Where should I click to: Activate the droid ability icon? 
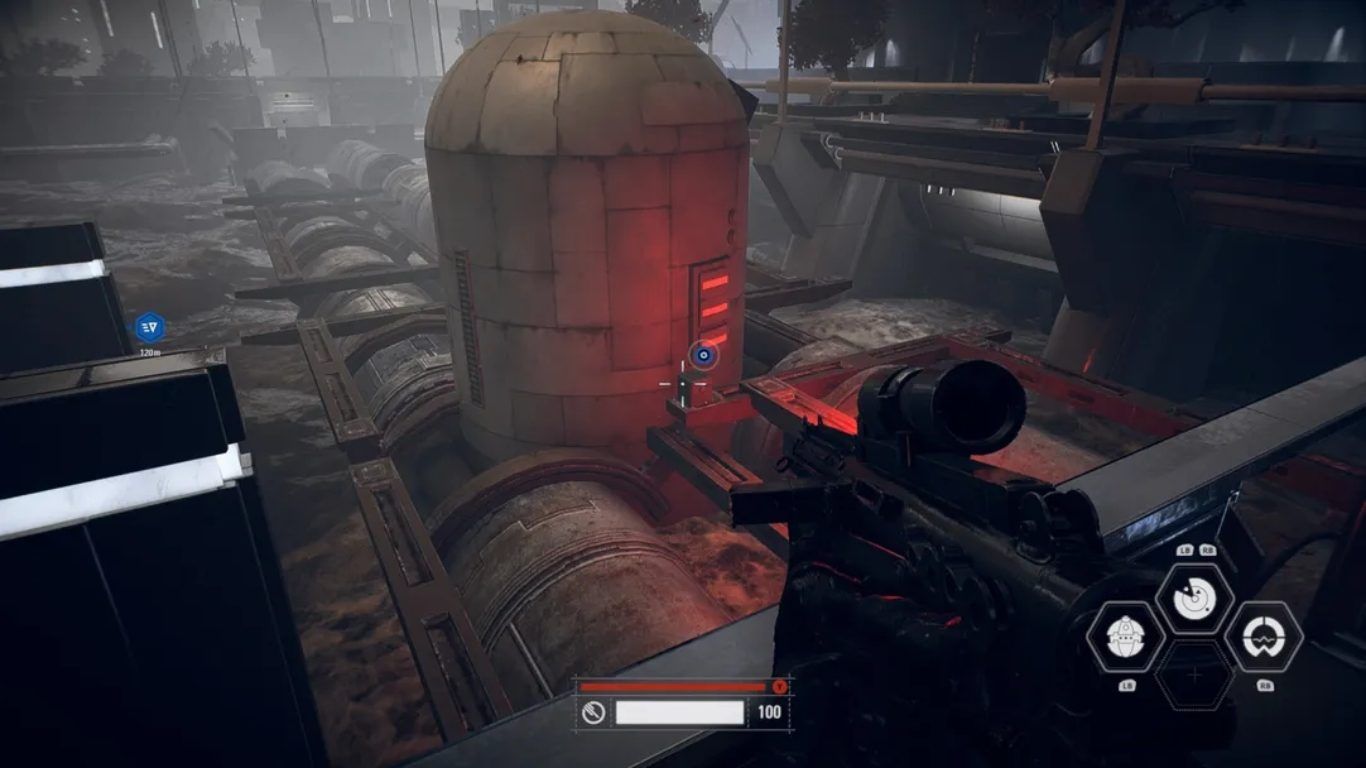tap(1125, 636)
